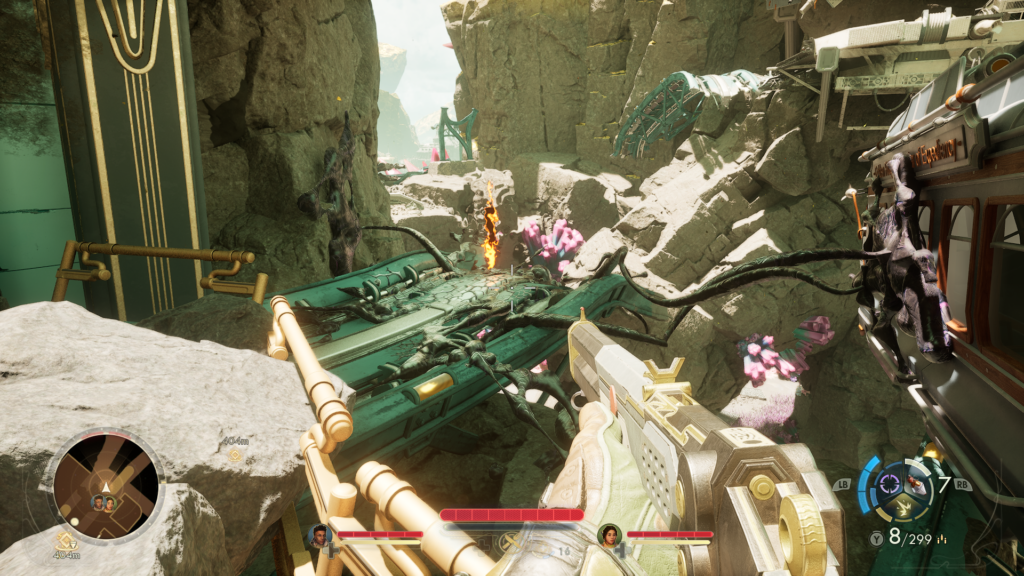Click the female teammate portrait
The height and width of the screenshot is (576, 1024).
click(608, 535)
